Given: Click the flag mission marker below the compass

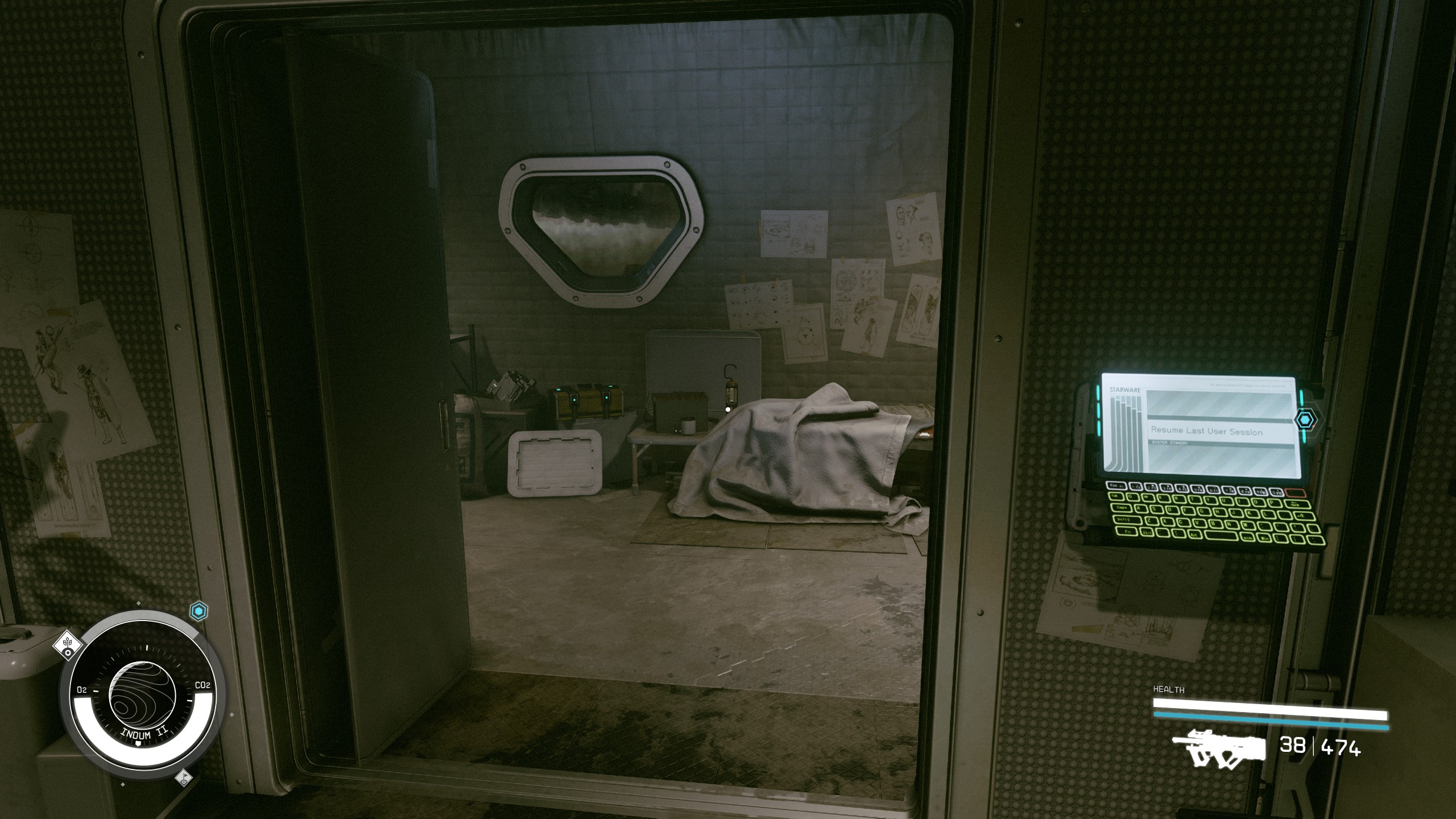Looking at the screenshot, I should click(x=184, y=778).
